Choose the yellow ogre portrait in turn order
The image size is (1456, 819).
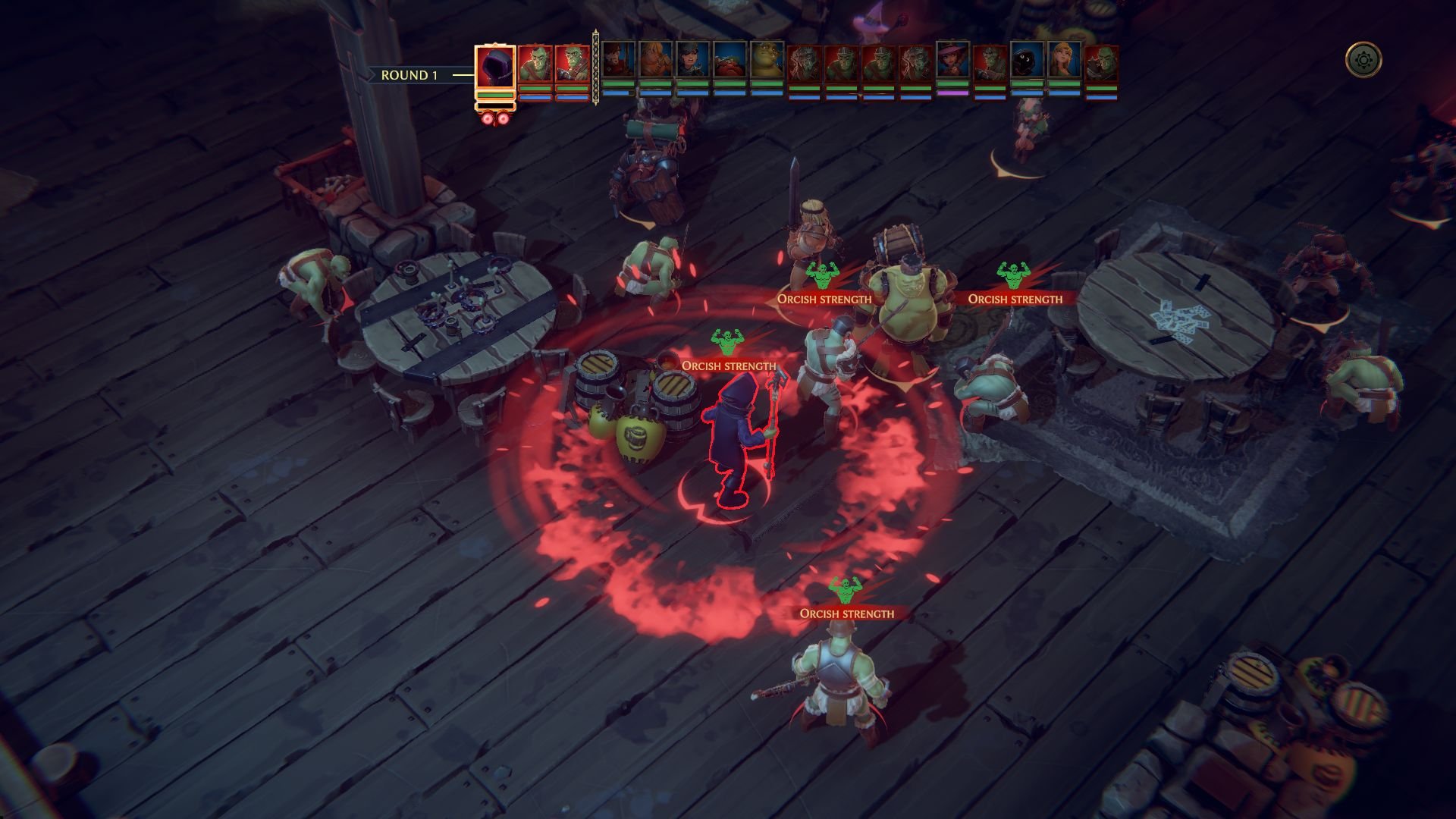pos(767,60)
